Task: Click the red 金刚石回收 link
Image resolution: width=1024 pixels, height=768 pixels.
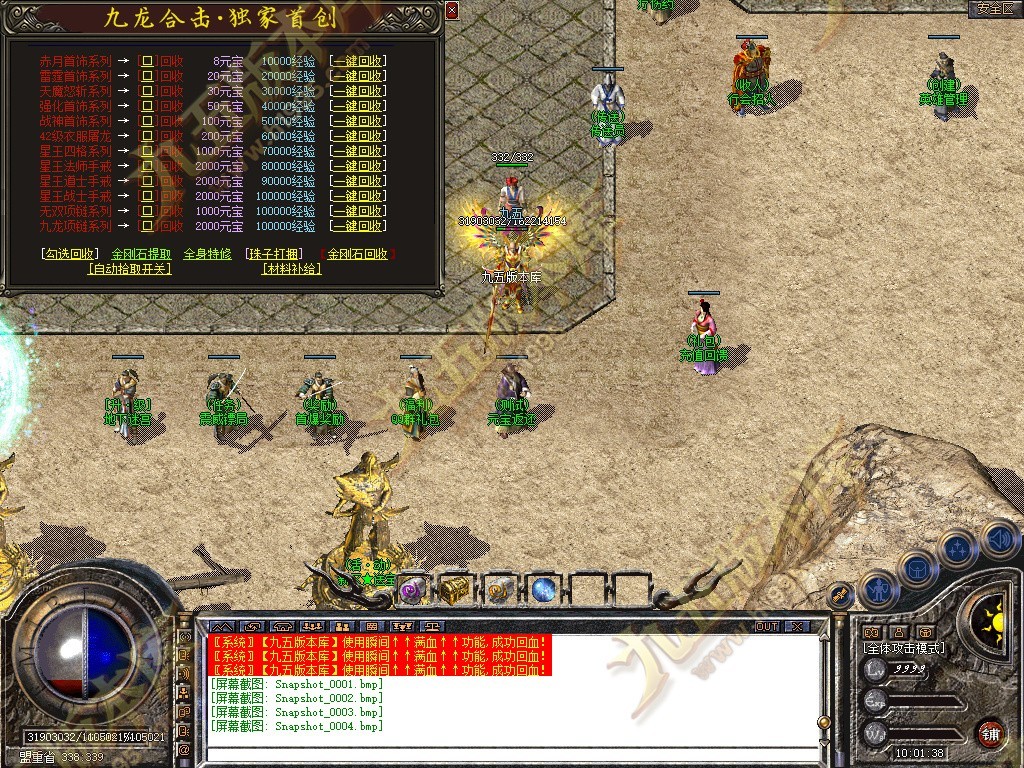Action: pos(357,254)
